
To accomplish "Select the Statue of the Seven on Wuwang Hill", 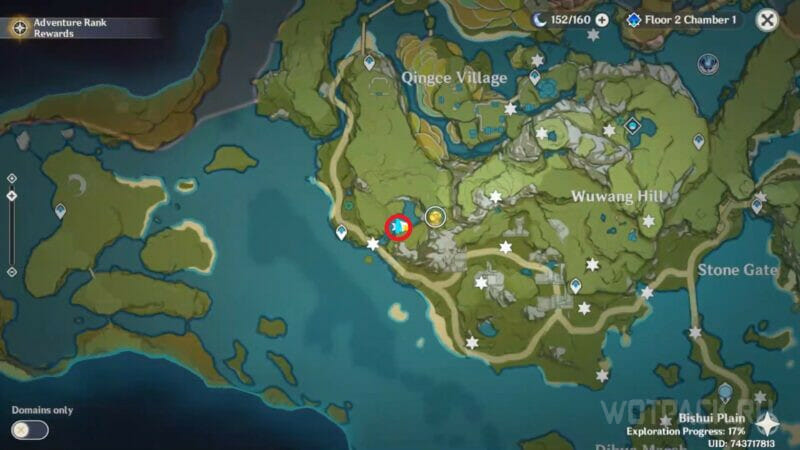I will point(633,126).
